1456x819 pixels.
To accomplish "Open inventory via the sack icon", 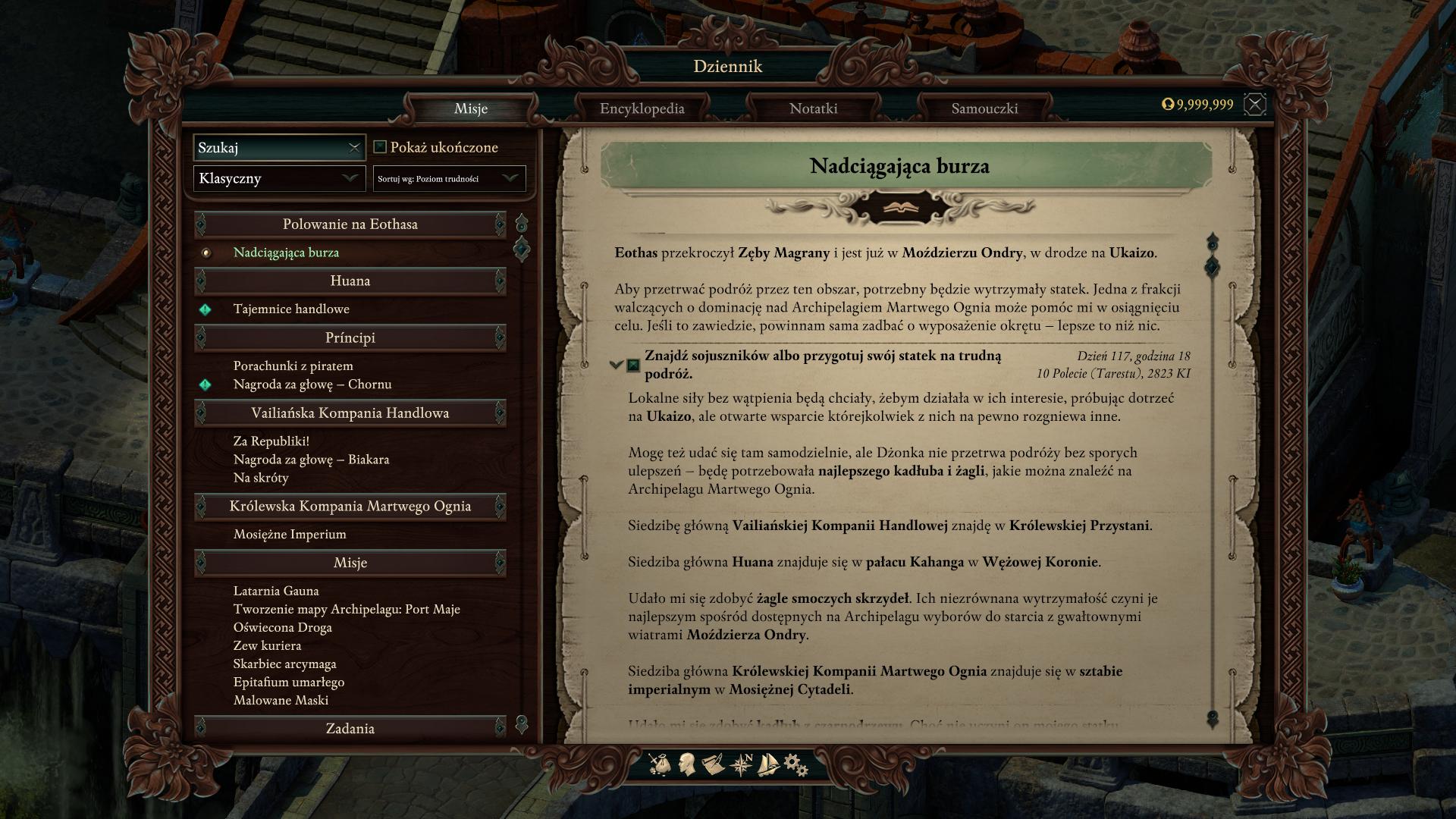I will pyautogui.click(x=660, y=764).
